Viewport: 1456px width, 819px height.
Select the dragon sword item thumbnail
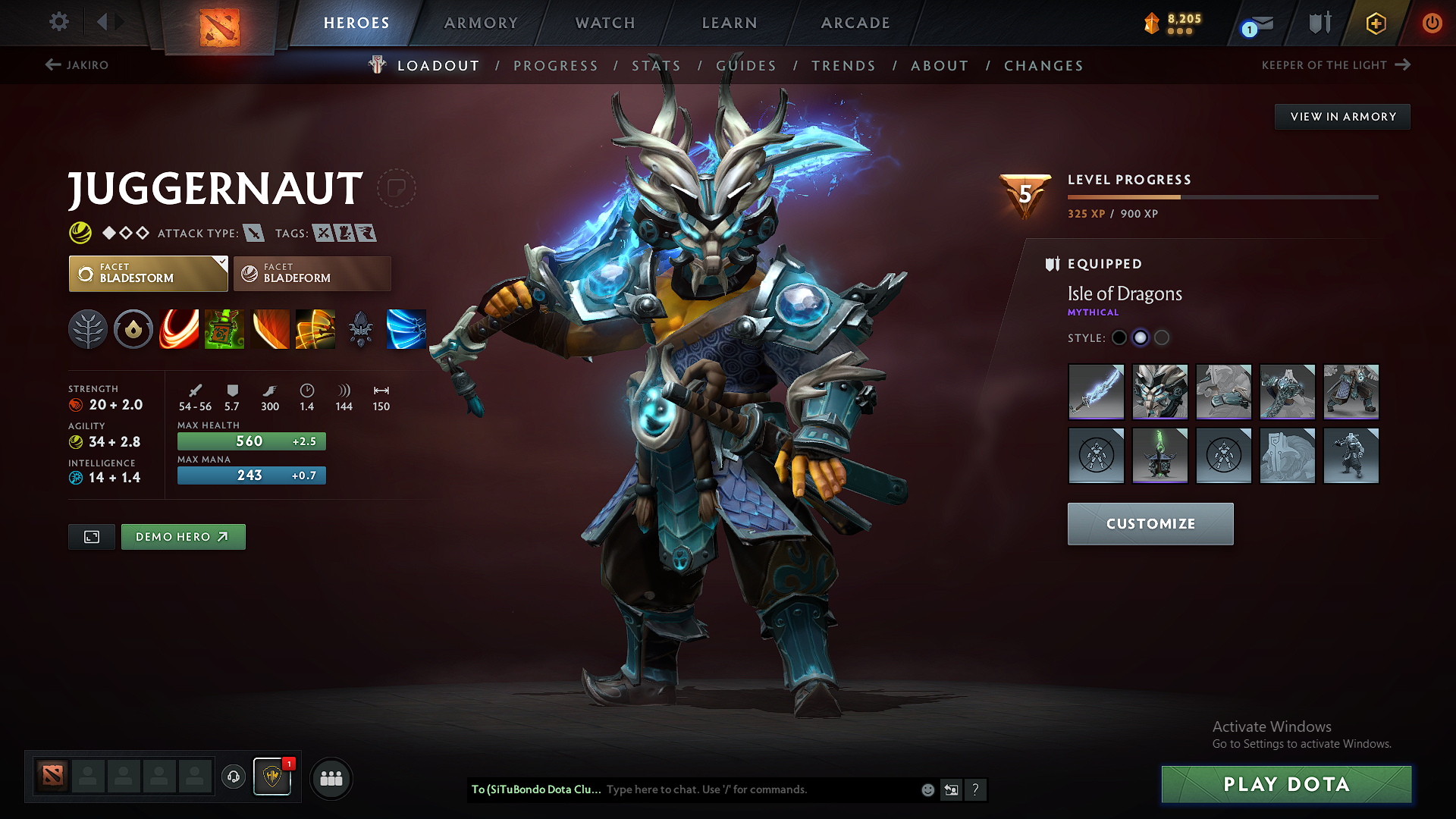(1096, 392)
